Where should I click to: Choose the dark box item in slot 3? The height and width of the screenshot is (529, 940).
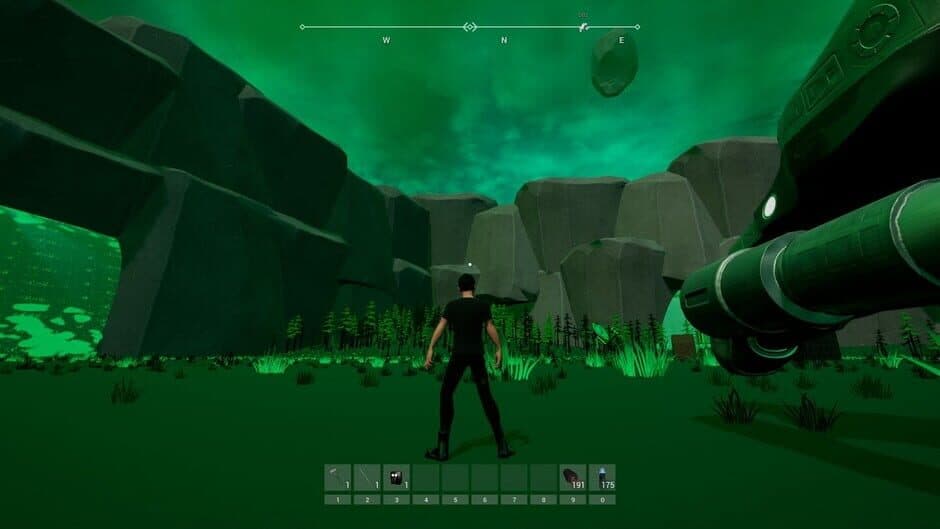[396, 477]
